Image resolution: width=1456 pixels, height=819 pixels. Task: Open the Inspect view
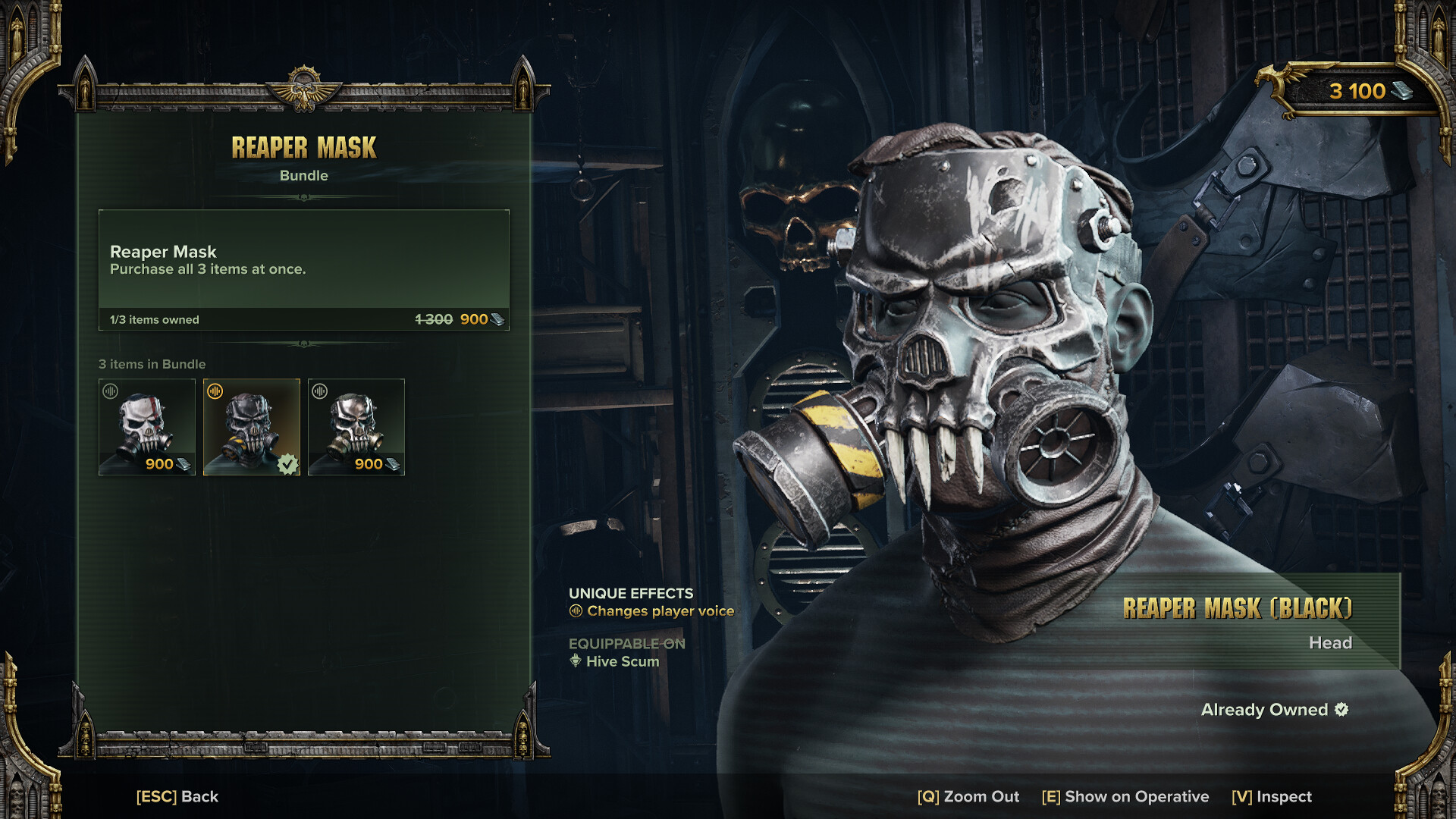click(x=1272, y=796)
